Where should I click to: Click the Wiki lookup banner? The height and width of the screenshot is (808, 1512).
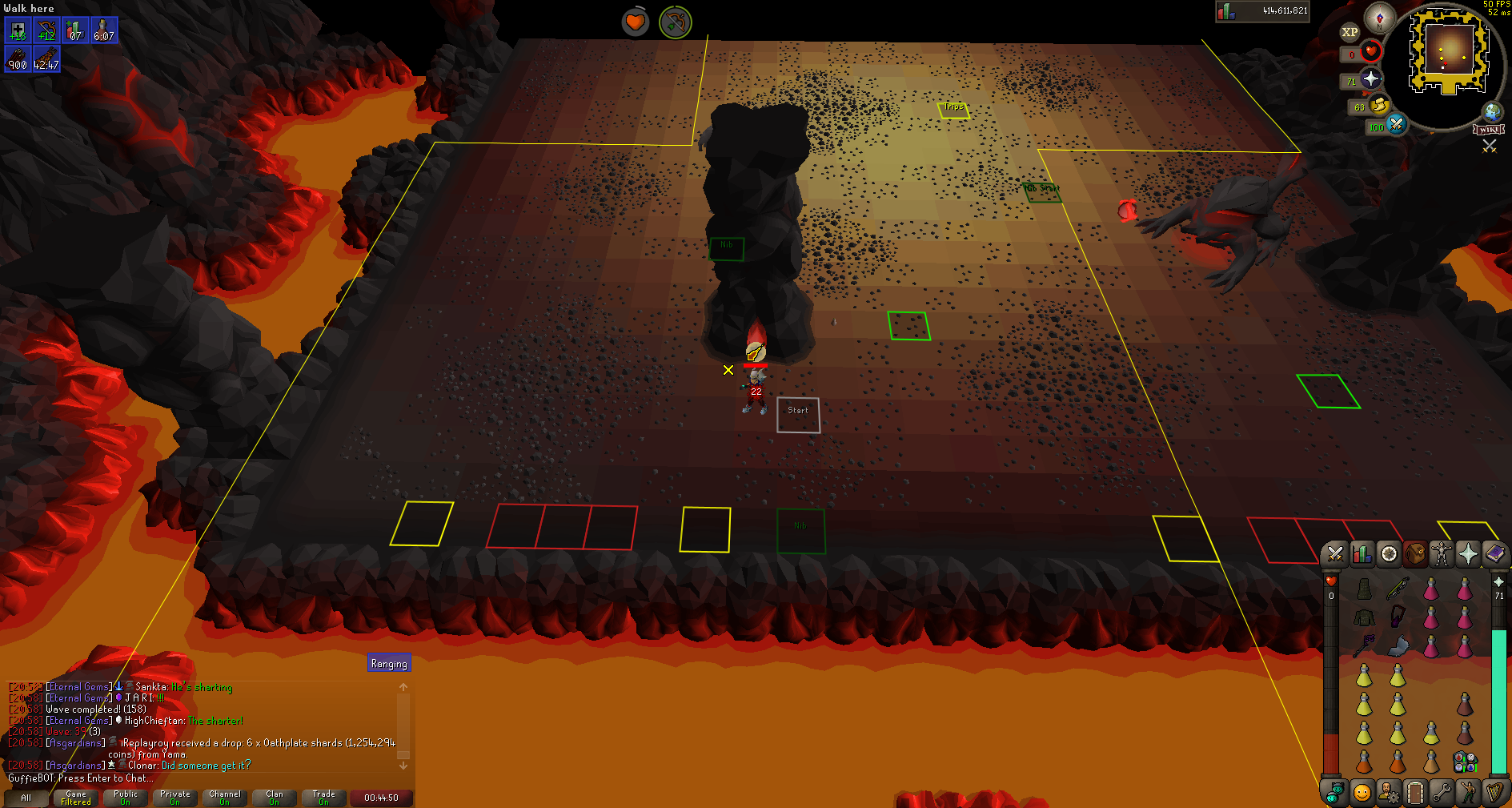[1489, 130]
